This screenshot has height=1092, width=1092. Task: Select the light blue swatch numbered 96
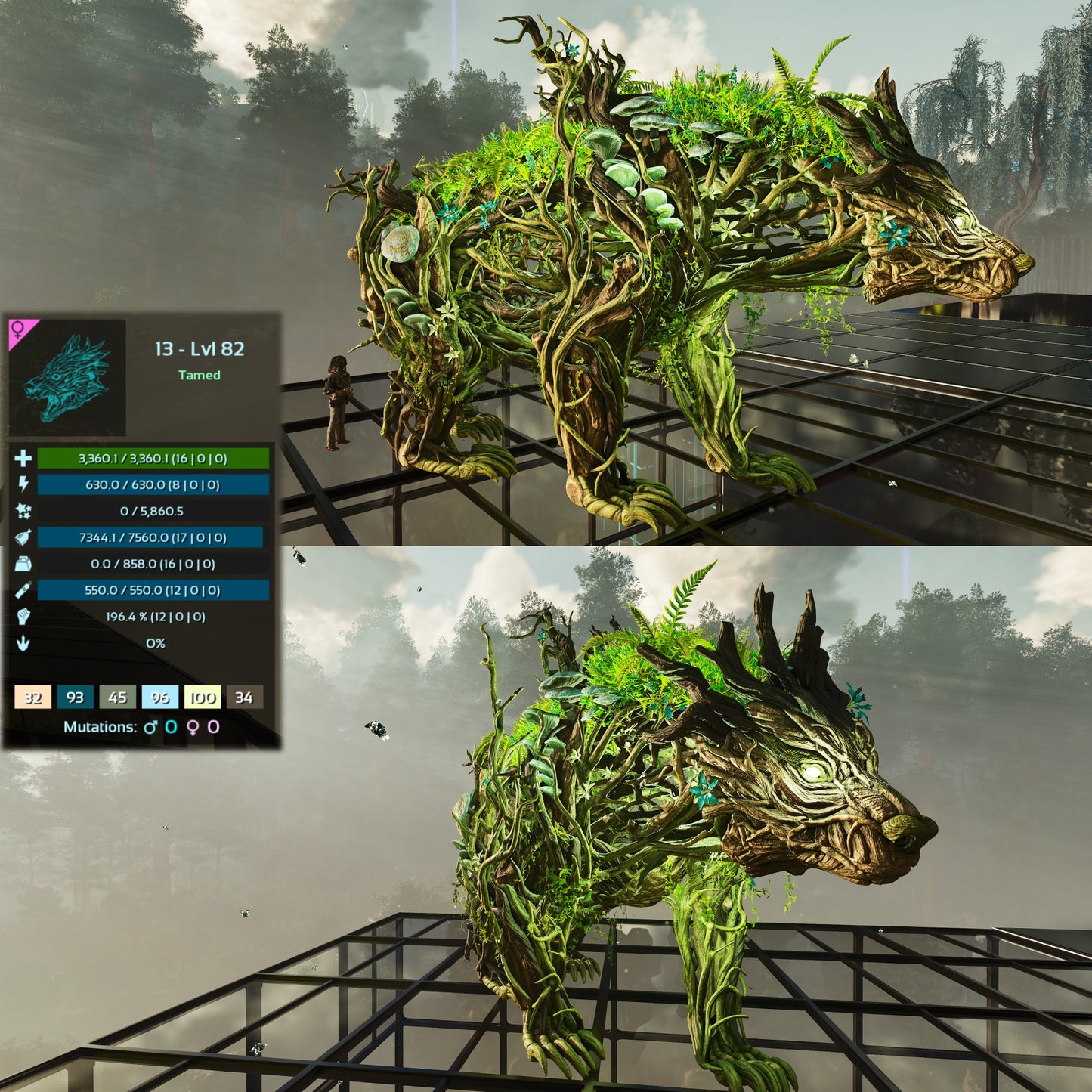click(x=159, y=697)
